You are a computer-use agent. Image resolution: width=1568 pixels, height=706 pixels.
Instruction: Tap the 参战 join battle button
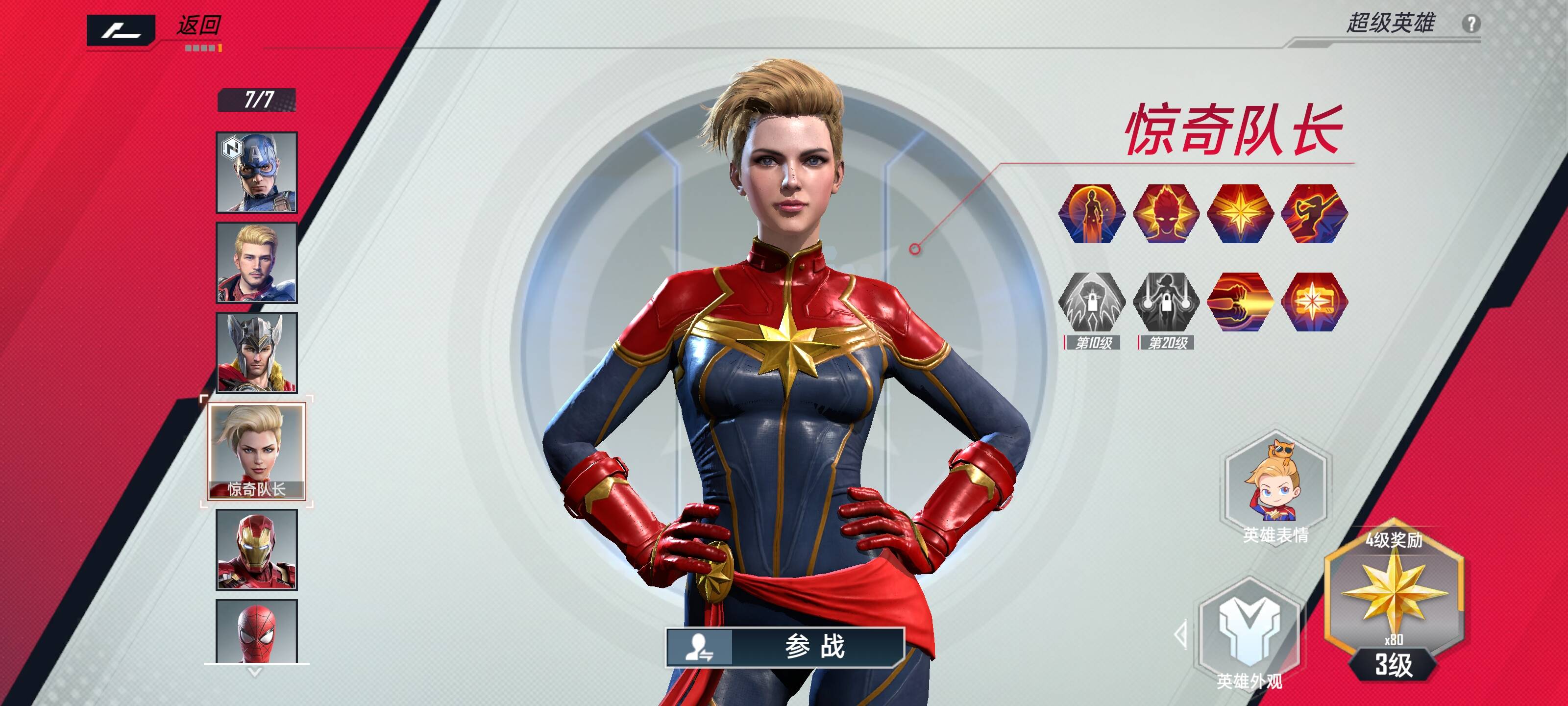[x=785, y=647]
